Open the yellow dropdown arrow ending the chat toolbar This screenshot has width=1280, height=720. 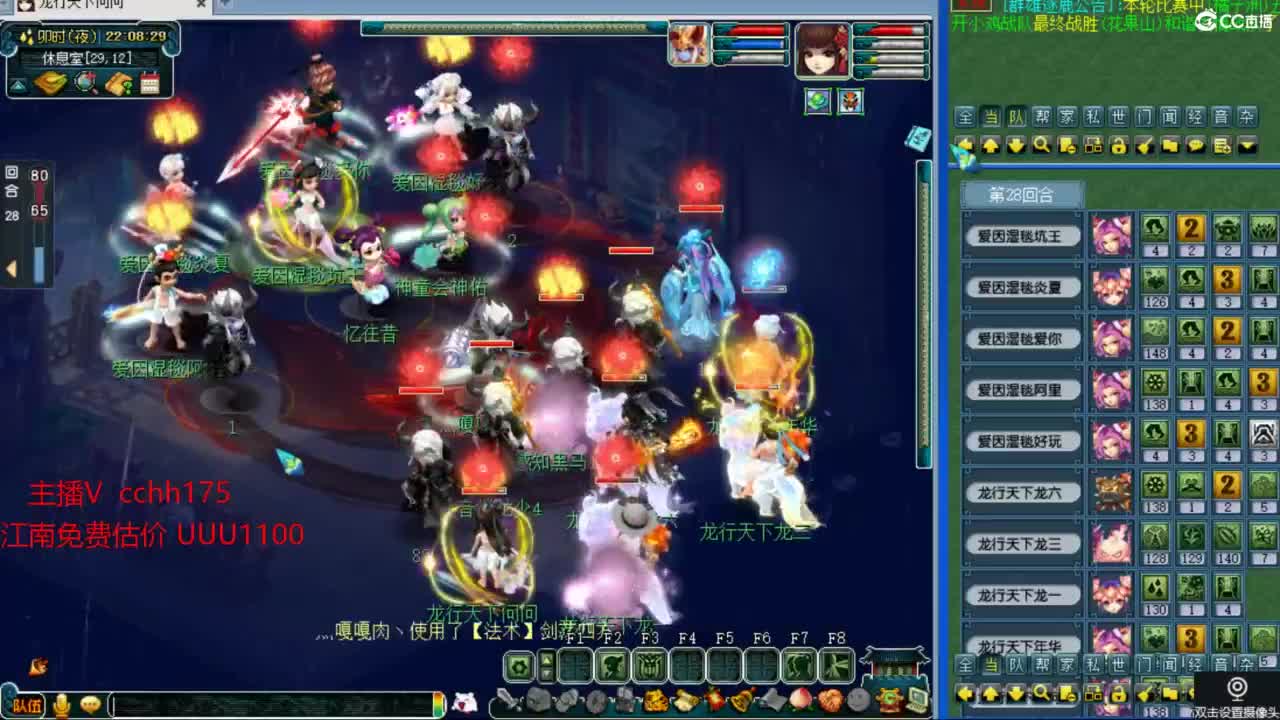pyautogui.click(x=1248, y=147)
